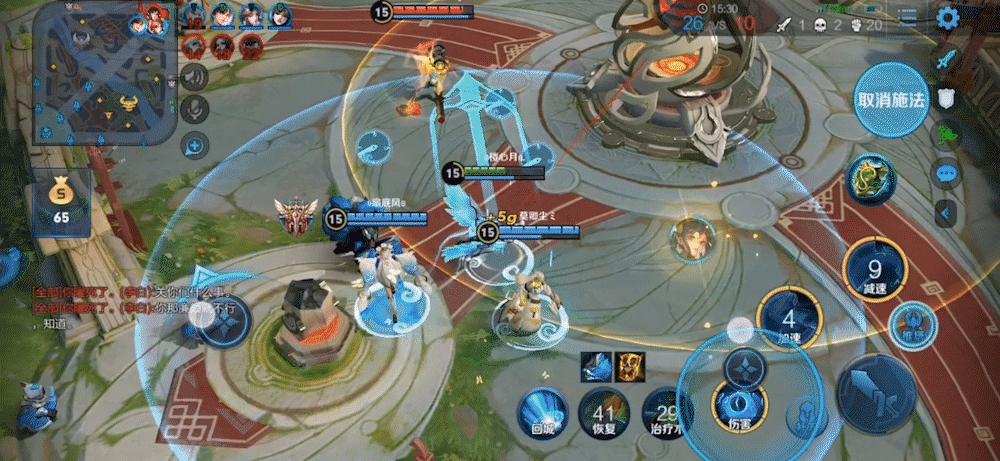Open the chat bubble quick message button
Viewport: 1000px width, 461px height.
[947, 173]
